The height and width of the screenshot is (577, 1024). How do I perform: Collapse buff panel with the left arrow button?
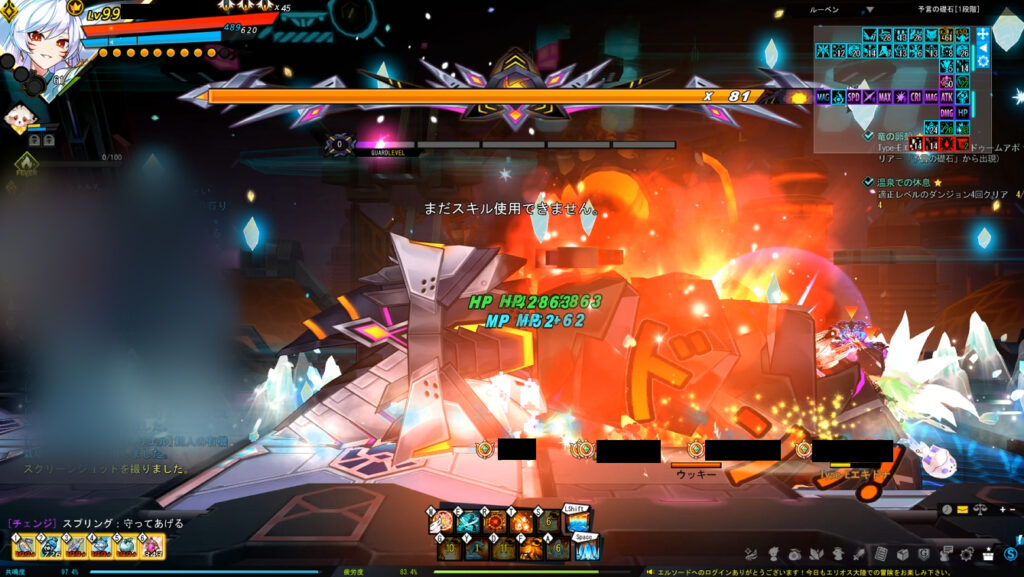point(982,47)
